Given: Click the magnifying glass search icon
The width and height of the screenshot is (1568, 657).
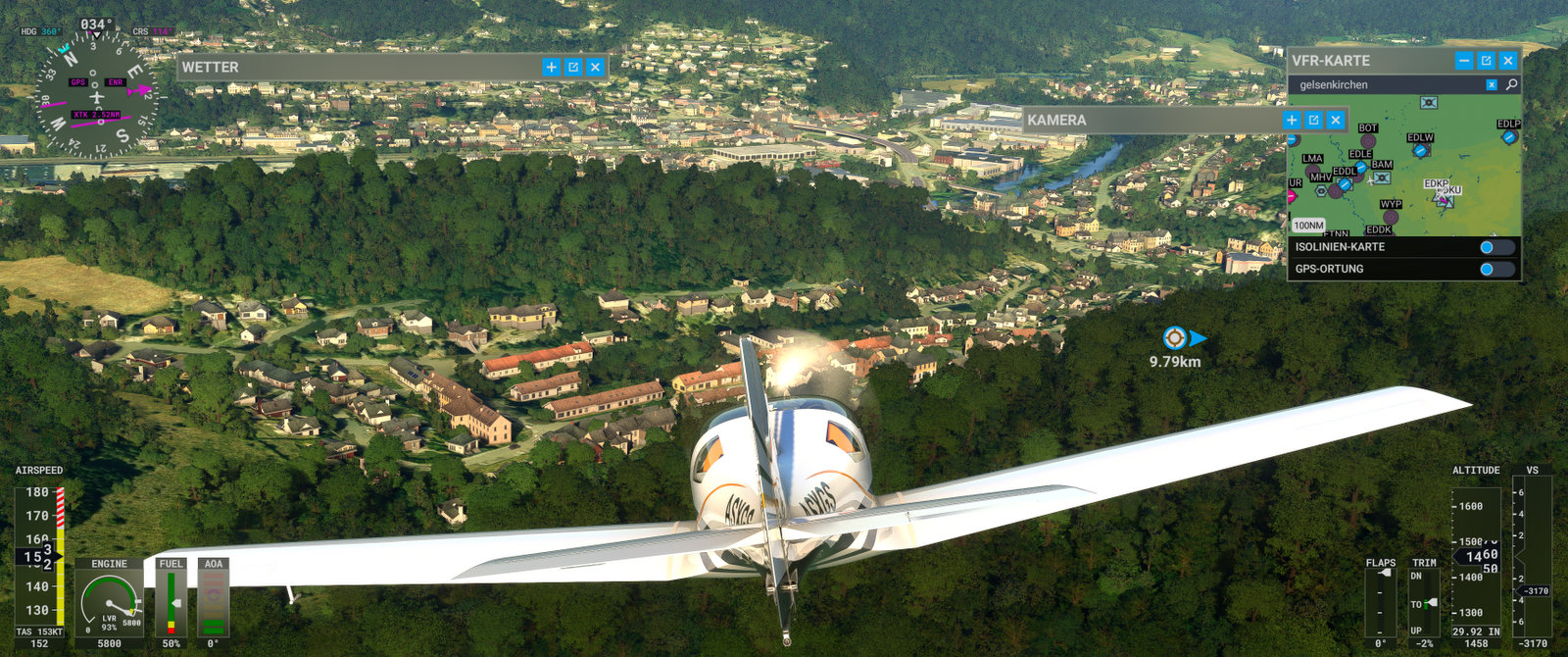Looking at the screenshot, I should 1511,85.
